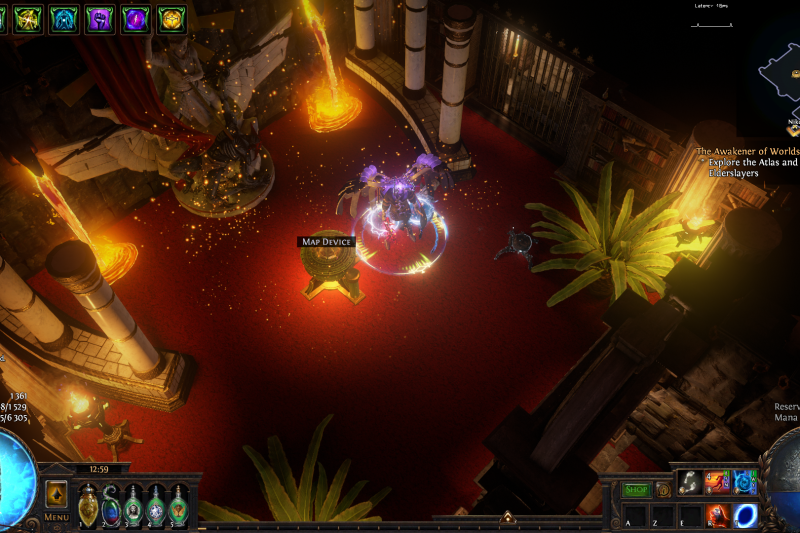Image resolution: width=800 pixels, height=533 pixels.
Task: Use the vine-wrapped flask in slot 2
Action: pyautogui.click(x=111, y=505)
